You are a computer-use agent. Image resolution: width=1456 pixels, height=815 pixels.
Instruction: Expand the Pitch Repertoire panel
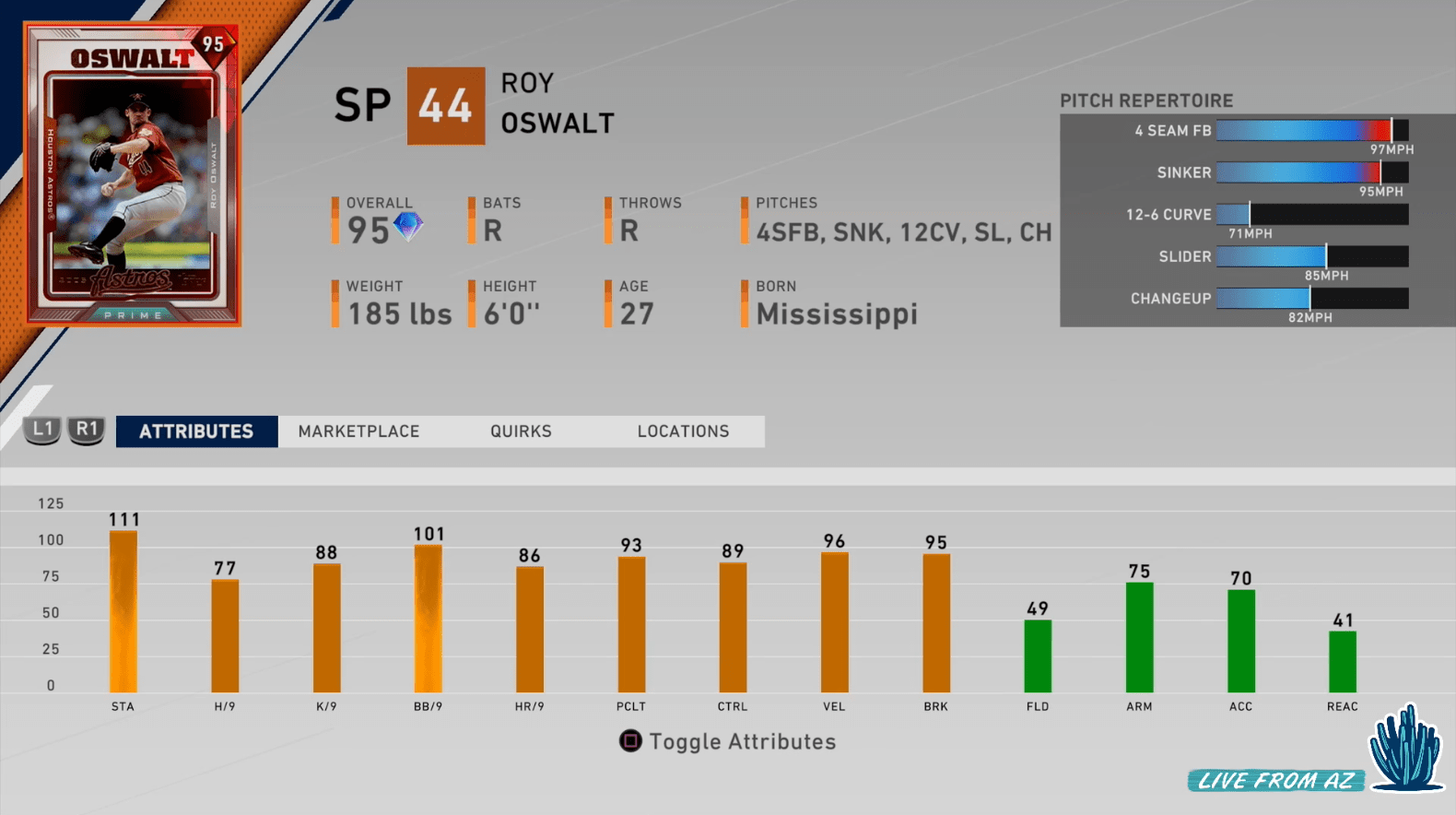(1148, 100)
